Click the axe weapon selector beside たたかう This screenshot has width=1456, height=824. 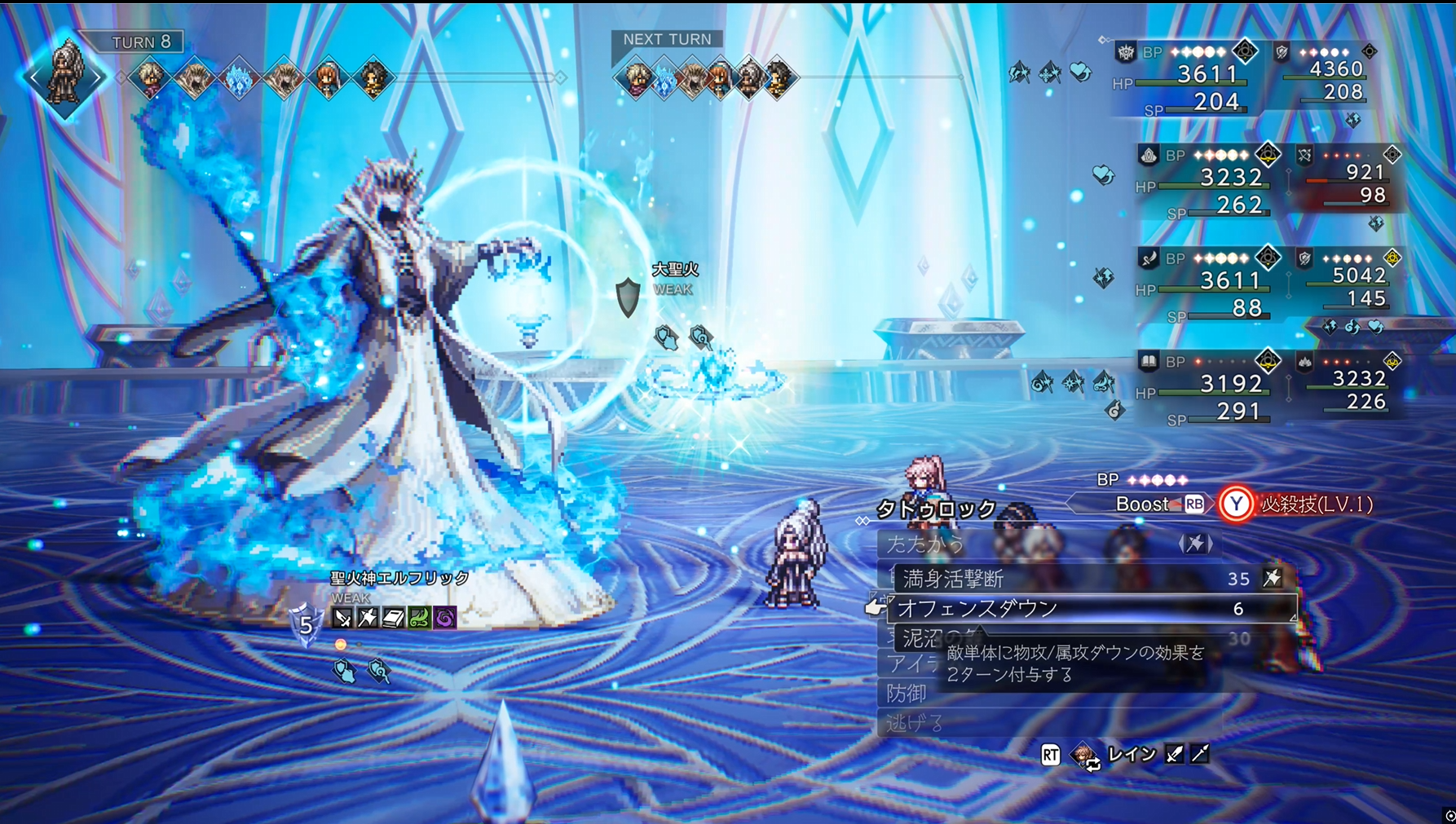pyautogui.click(x=1195, y=544)
